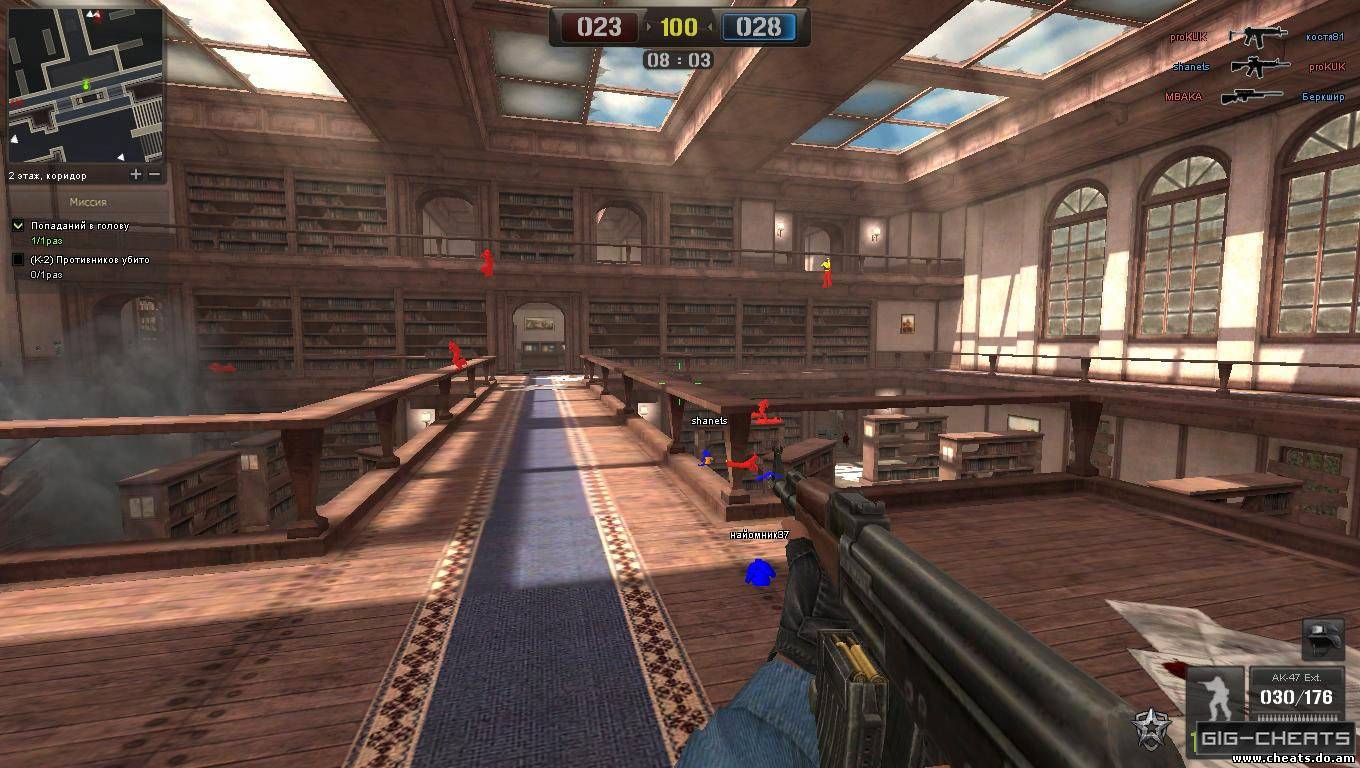The height and width of the screenshot is (768, 1360).
Task: Toggle the completed headshots mission checkmark
Action: 17,225
